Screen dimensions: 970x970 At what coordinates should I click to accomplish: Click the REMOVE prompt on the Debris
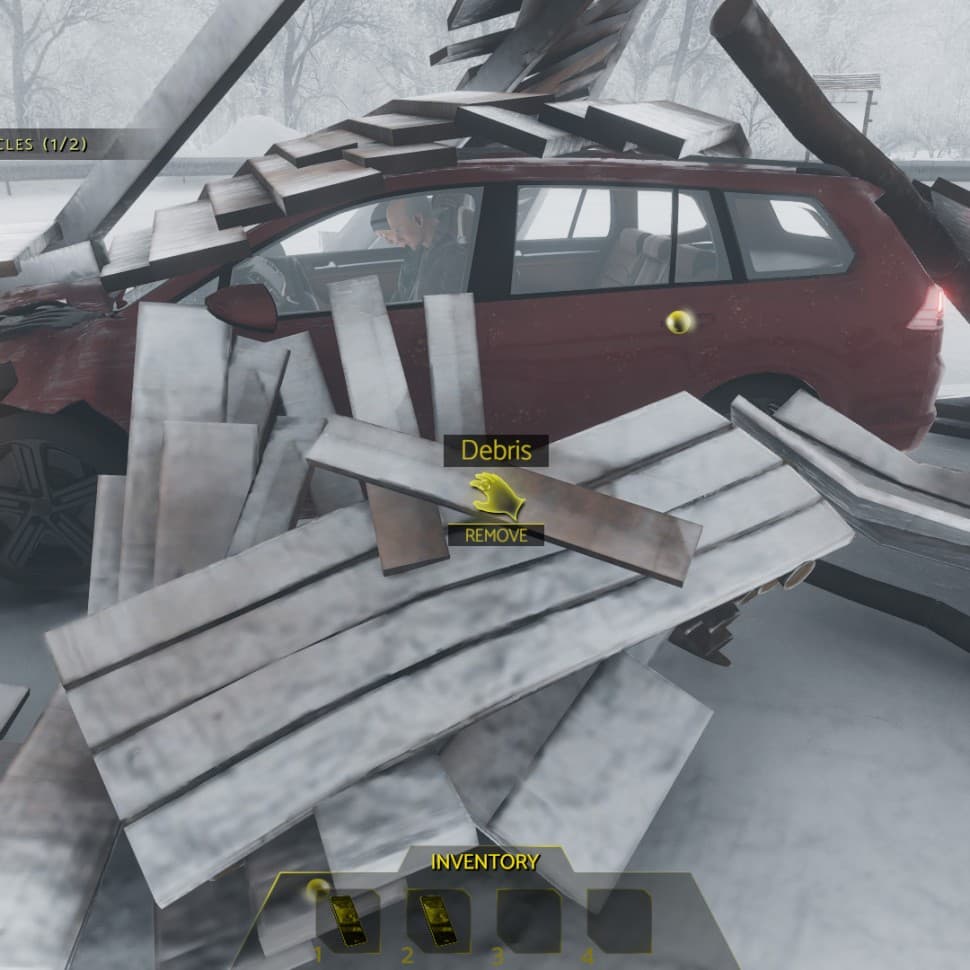[495, 535]
